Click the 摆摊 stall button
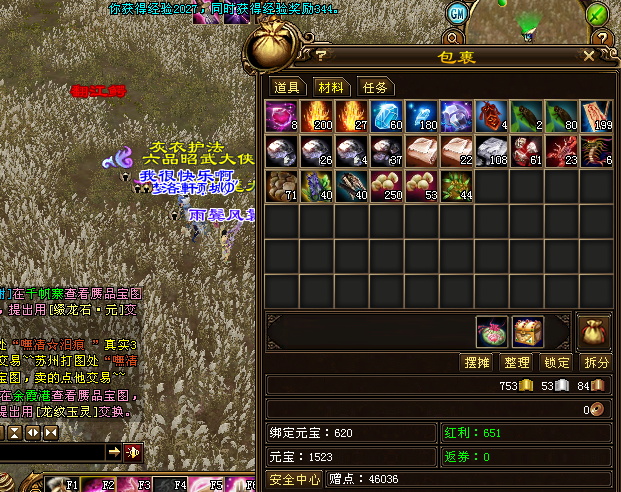 pyautogui.click(x=478, y=362)
